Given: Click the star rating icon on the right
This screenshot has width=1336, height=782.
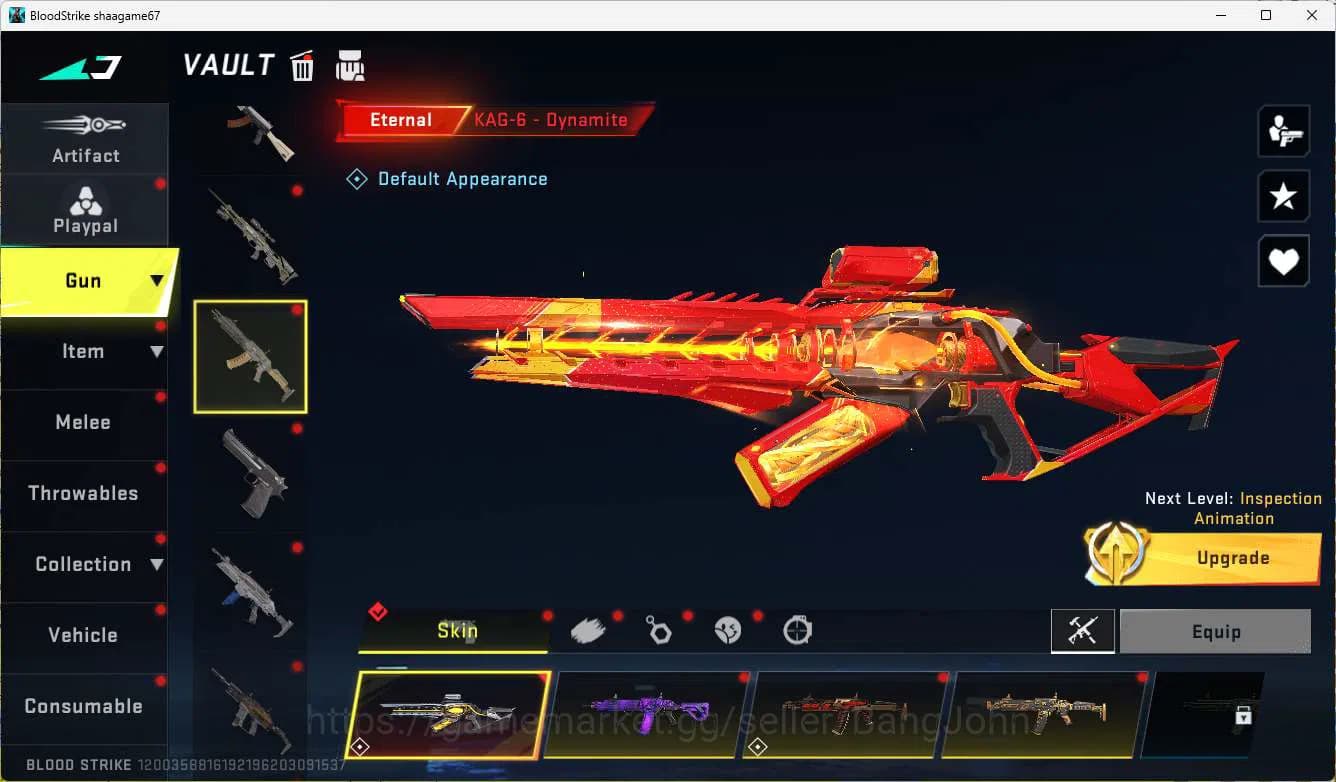Looking at the screenshot, I should (x=1283, y=196).
